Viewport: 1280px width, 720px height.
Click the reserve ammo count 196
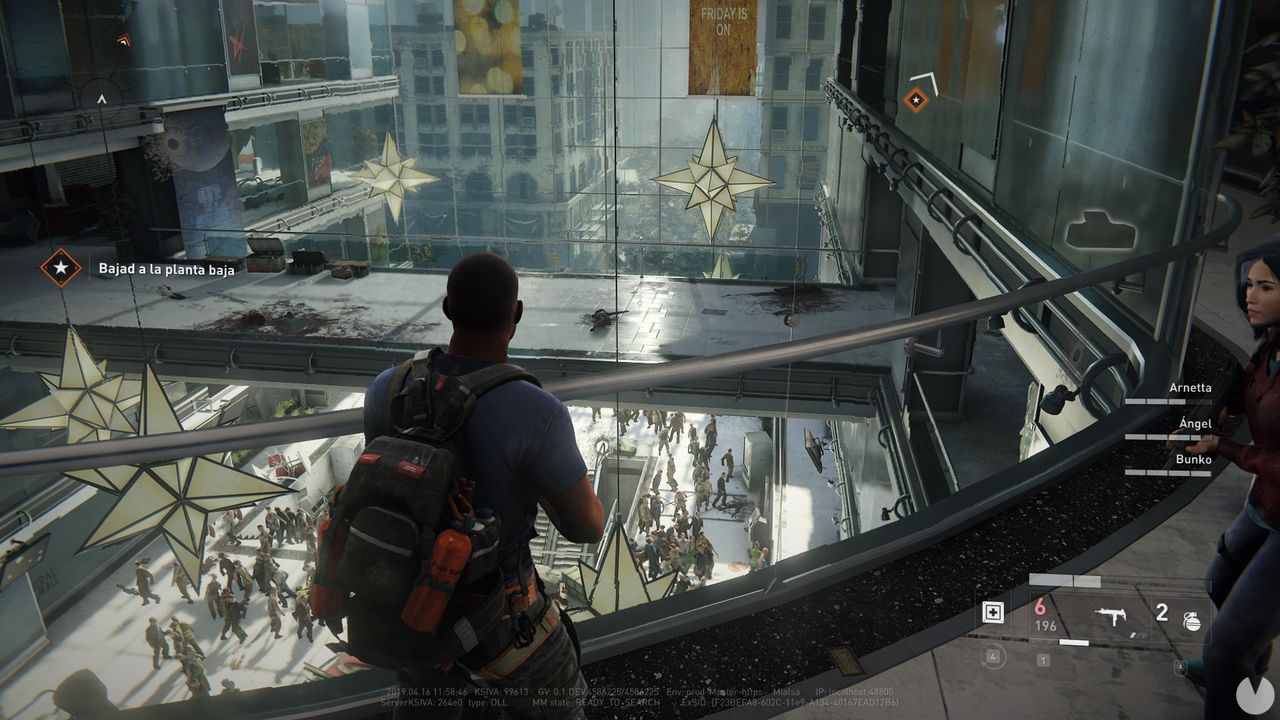click(1045, 624)
